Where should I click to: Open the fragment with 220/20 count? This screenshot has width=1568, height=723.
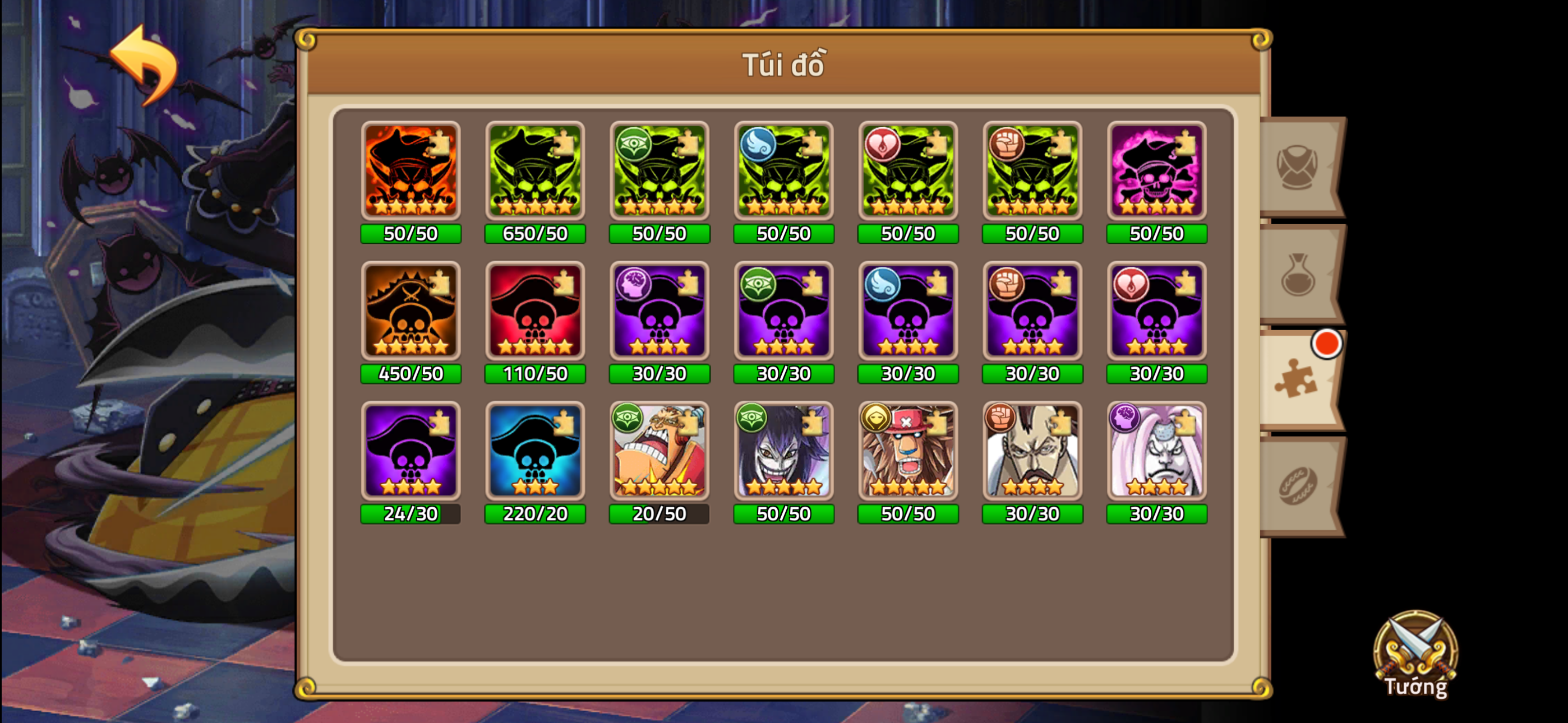tap(535, 452)
